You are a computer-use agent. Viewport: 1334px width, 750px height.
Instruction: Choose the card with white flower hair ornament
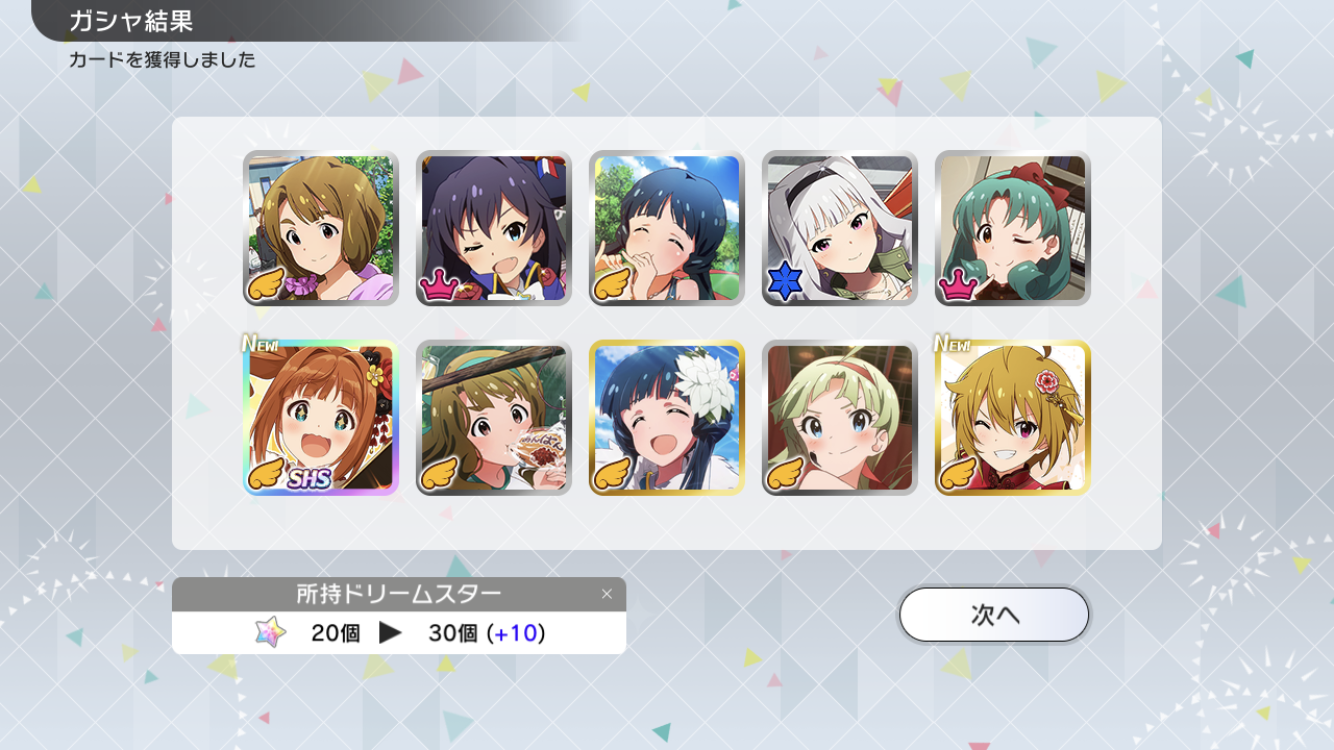pos(666,418)
